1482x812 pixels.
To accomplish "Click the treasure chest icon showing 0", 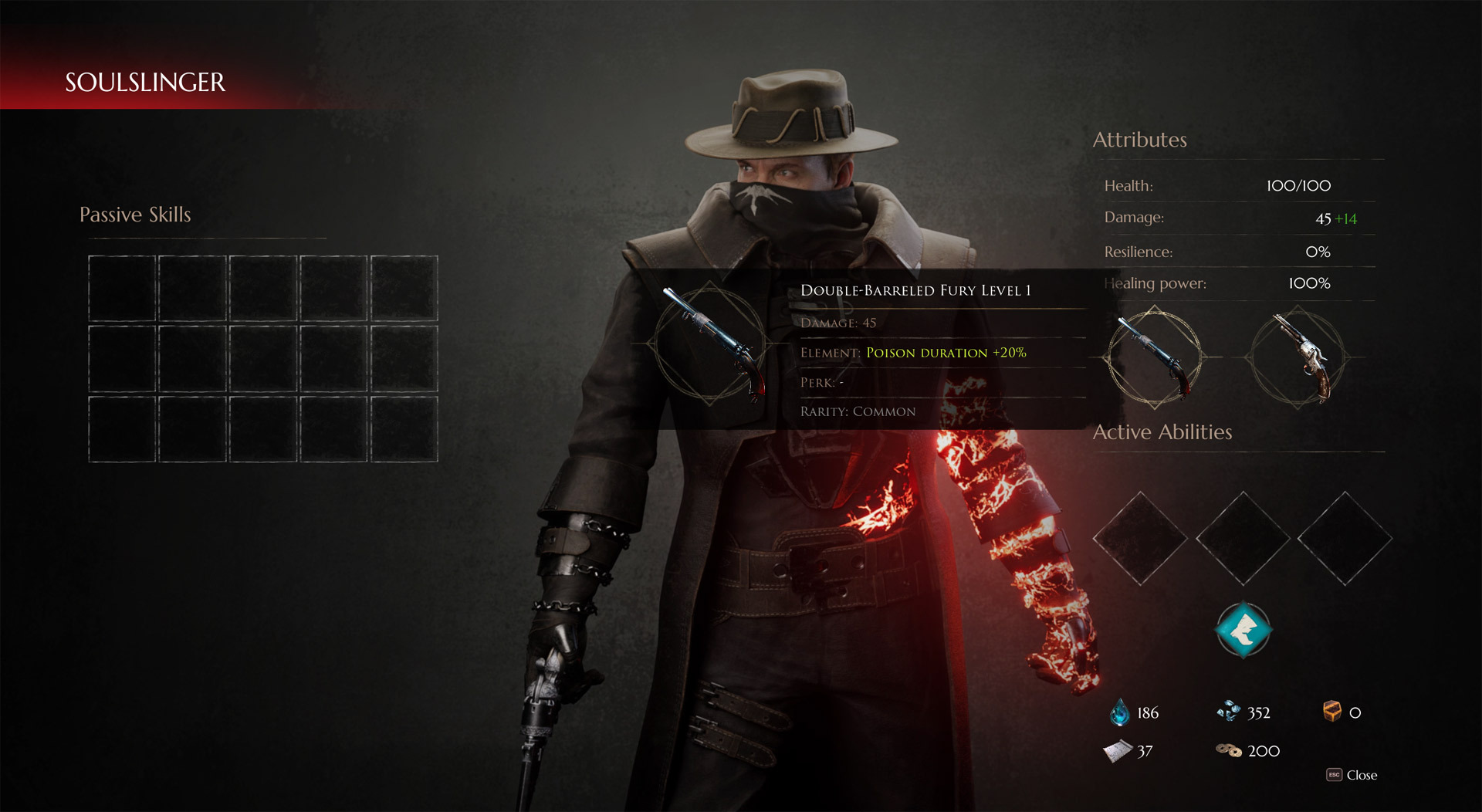I will tap(1331, 712).
